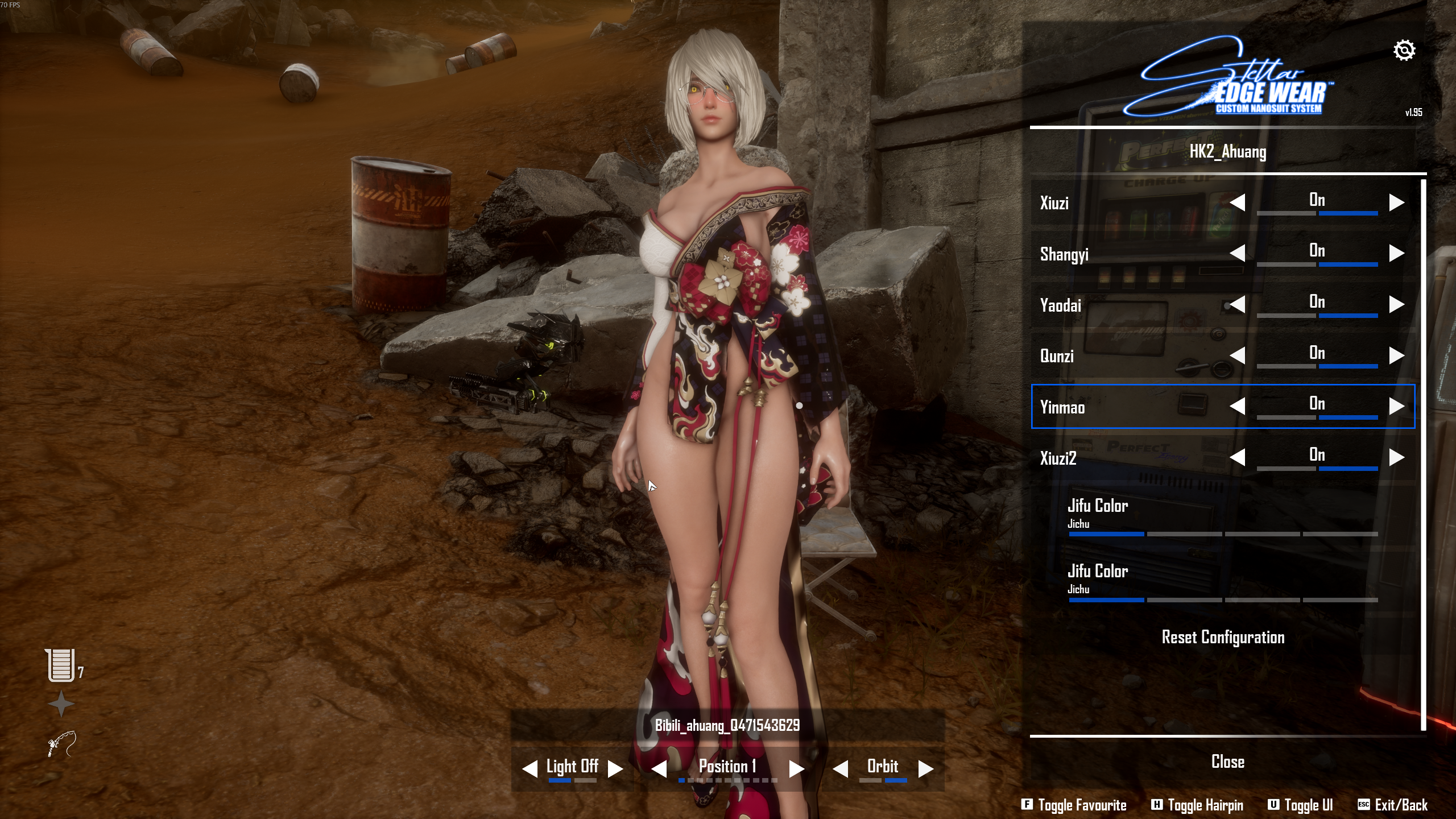Choose Reset Configuration
Viewport: 1456px width, 819px height.
(x=1223, y=637)
